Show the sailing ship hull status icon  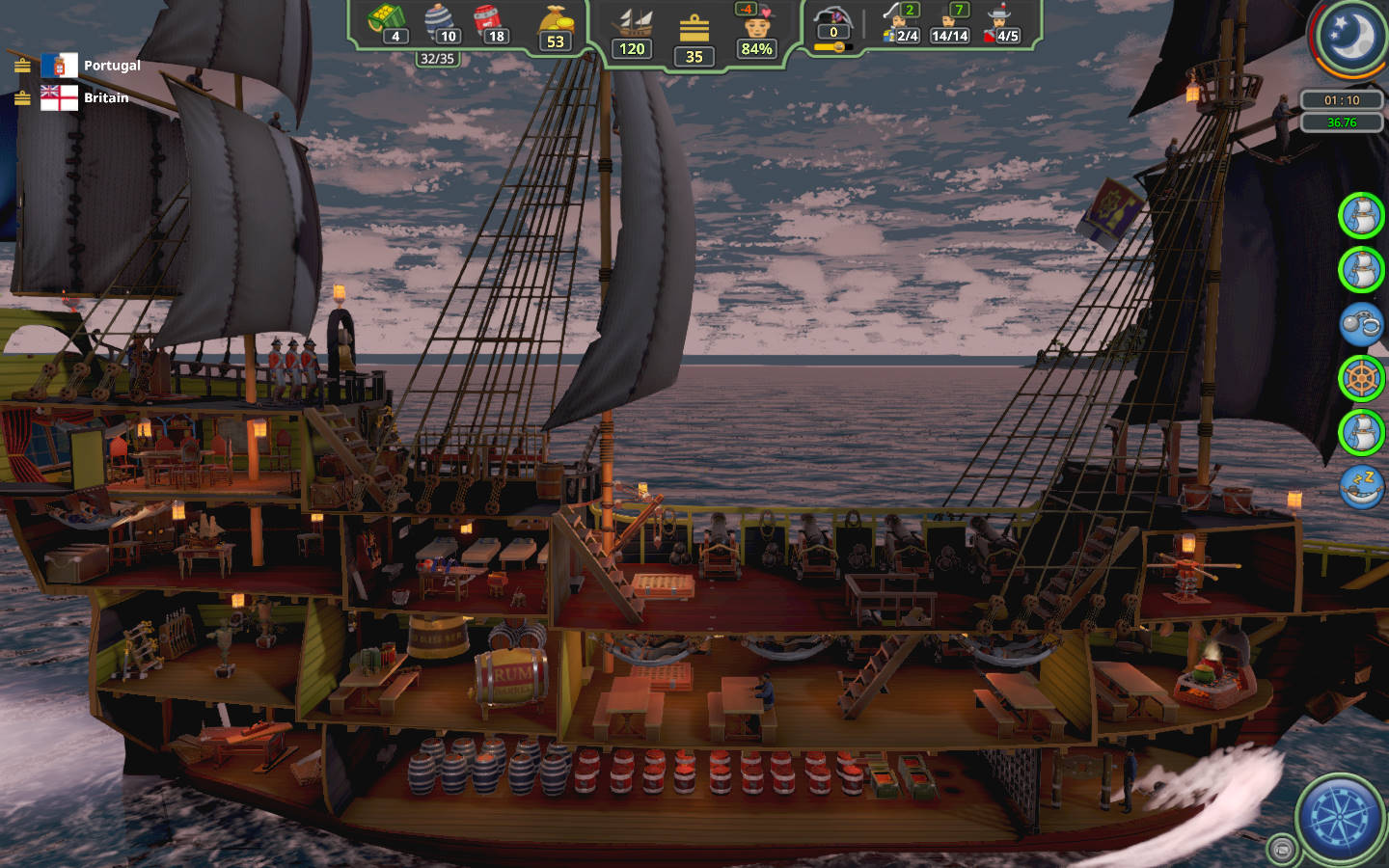click(633, 23)
